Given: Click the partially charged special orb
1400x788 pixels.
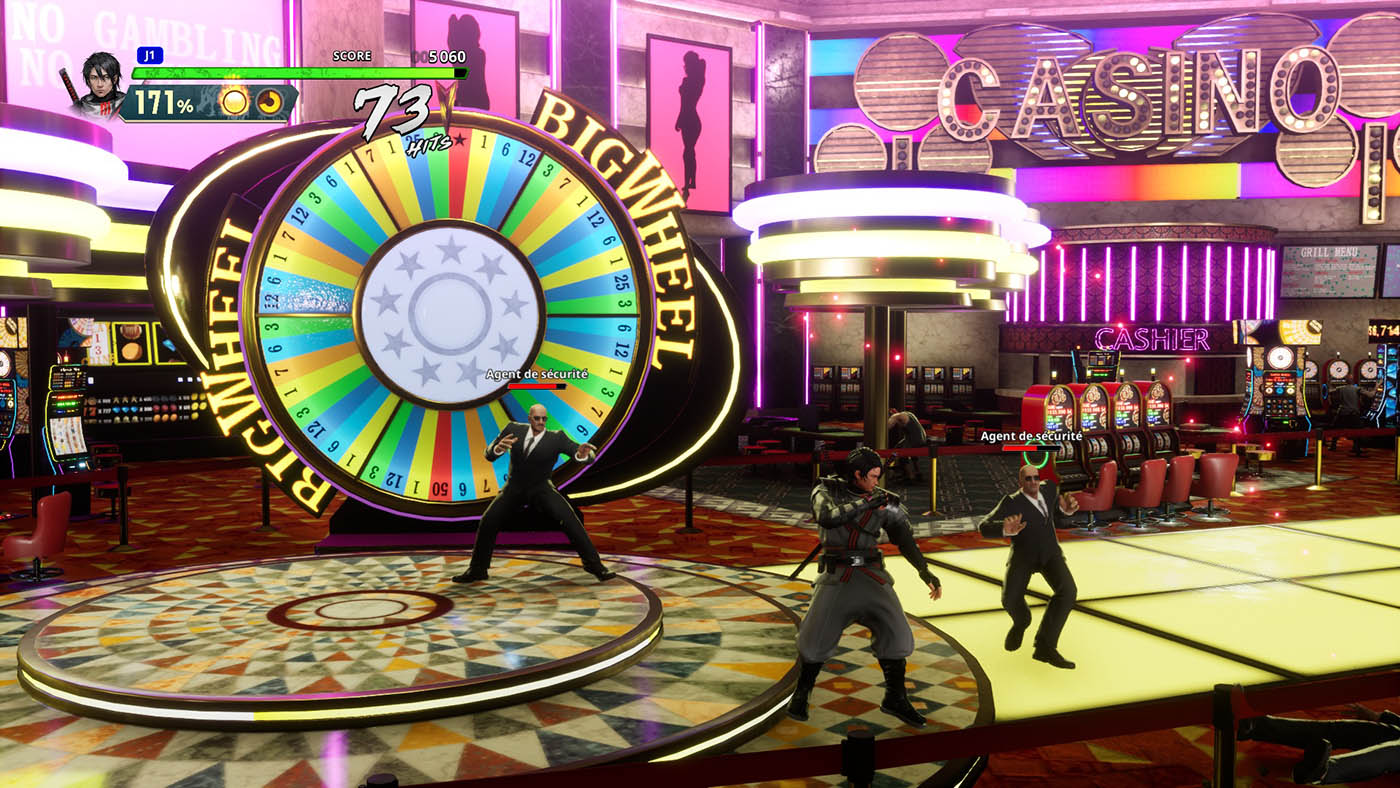Looking at the screenshot, I should point(268,101).
